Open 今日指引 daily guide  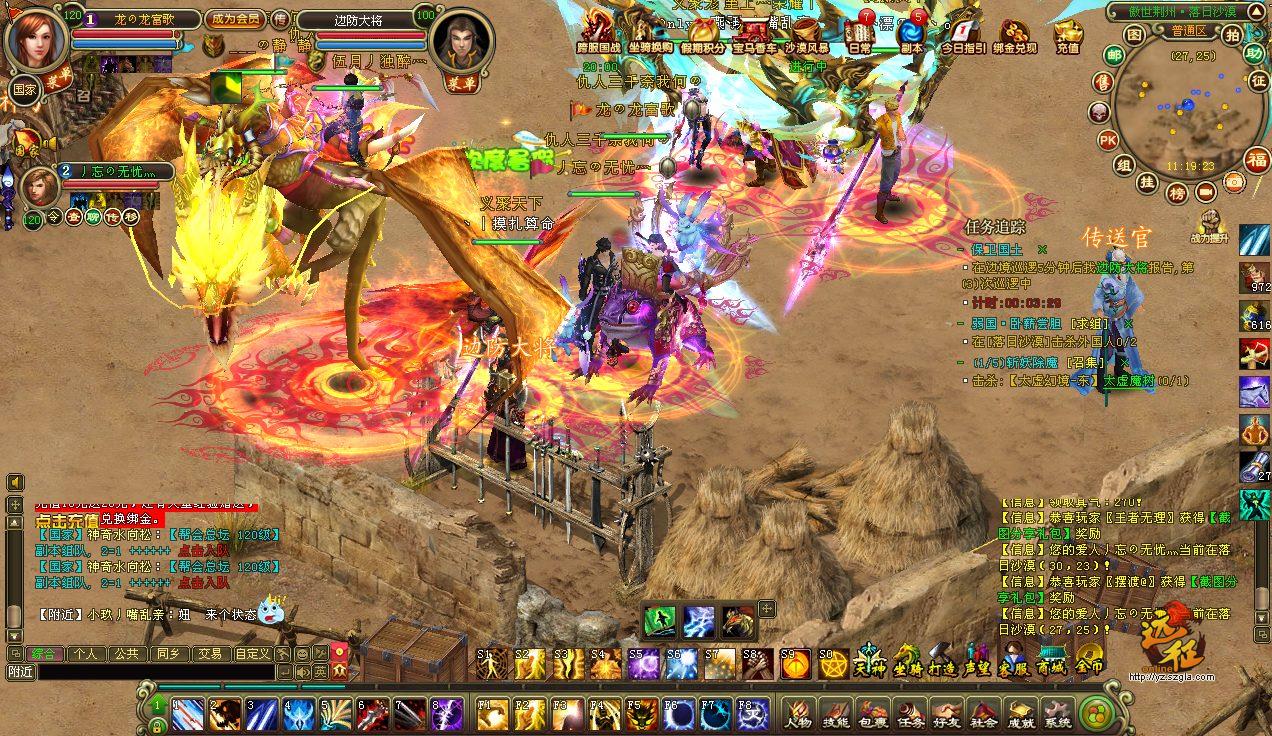pyautogui.click(x=963, y=34)
